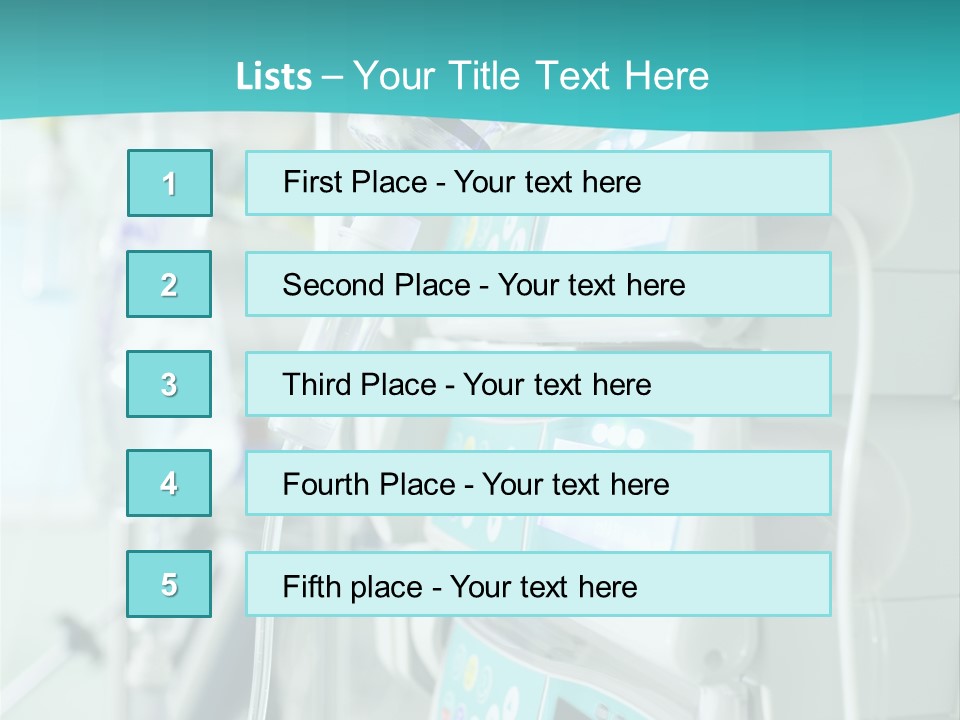
Task: Click the number 3 box
Action: click(169, 384)
